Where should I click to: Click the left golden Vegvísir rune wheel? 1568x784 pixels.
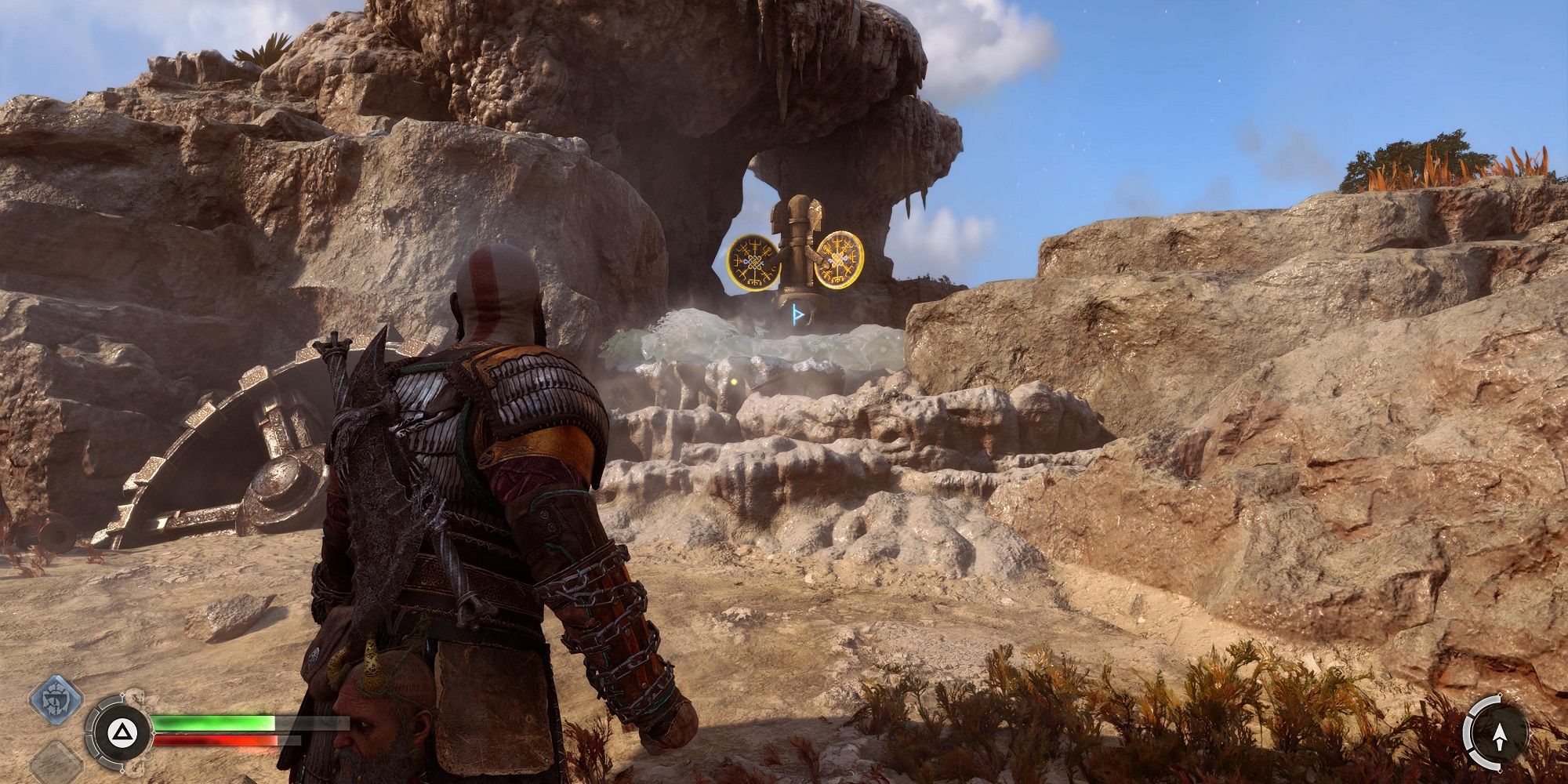[755, 261]
